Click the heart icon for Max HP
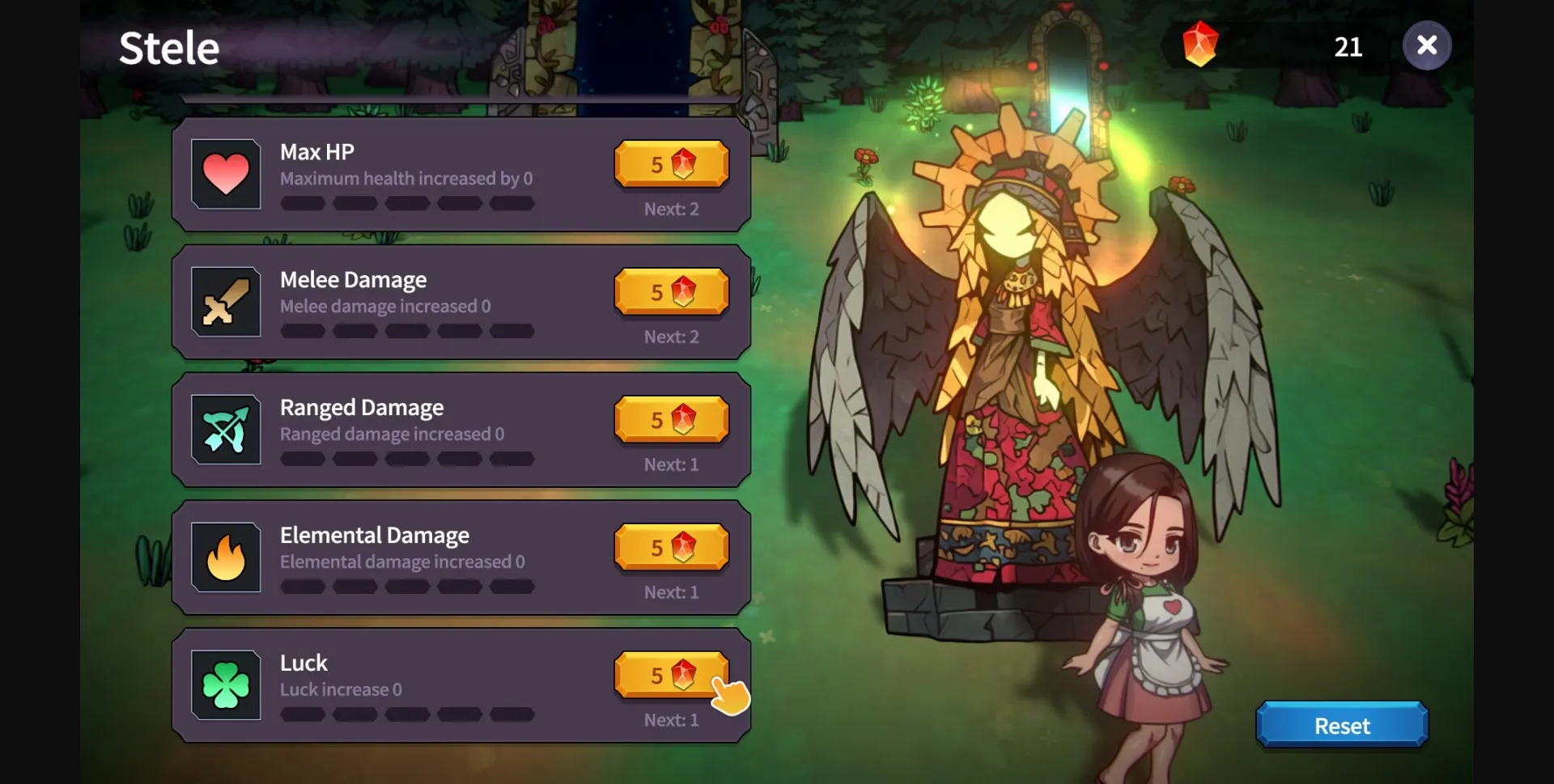The width and height of the screenshot is (1554, 784). (x=226, y=173)
